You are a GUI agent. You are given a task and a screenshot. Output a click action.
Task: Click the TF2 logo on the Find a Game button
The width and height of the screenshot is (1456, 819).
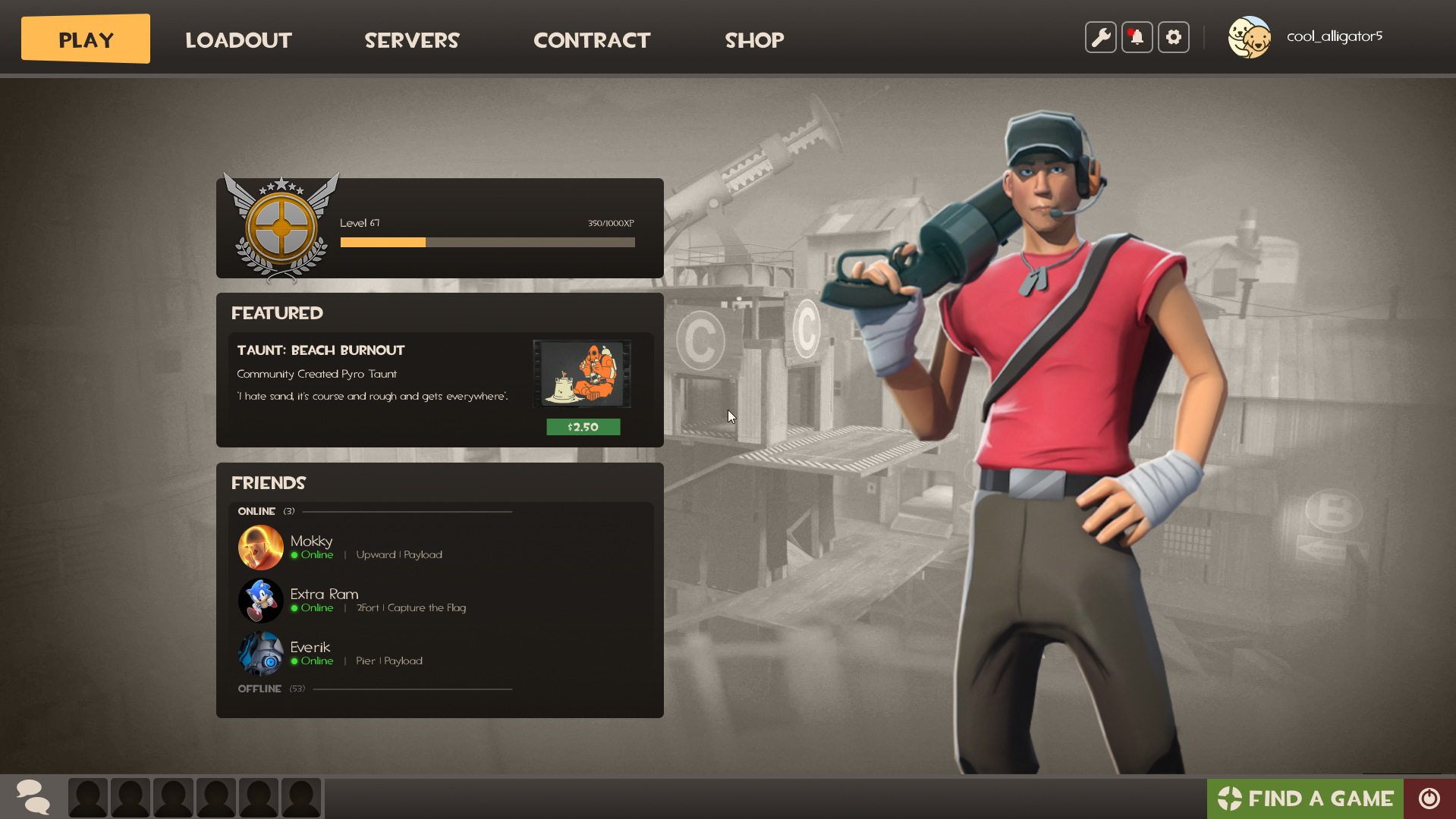click(1231, 798)
